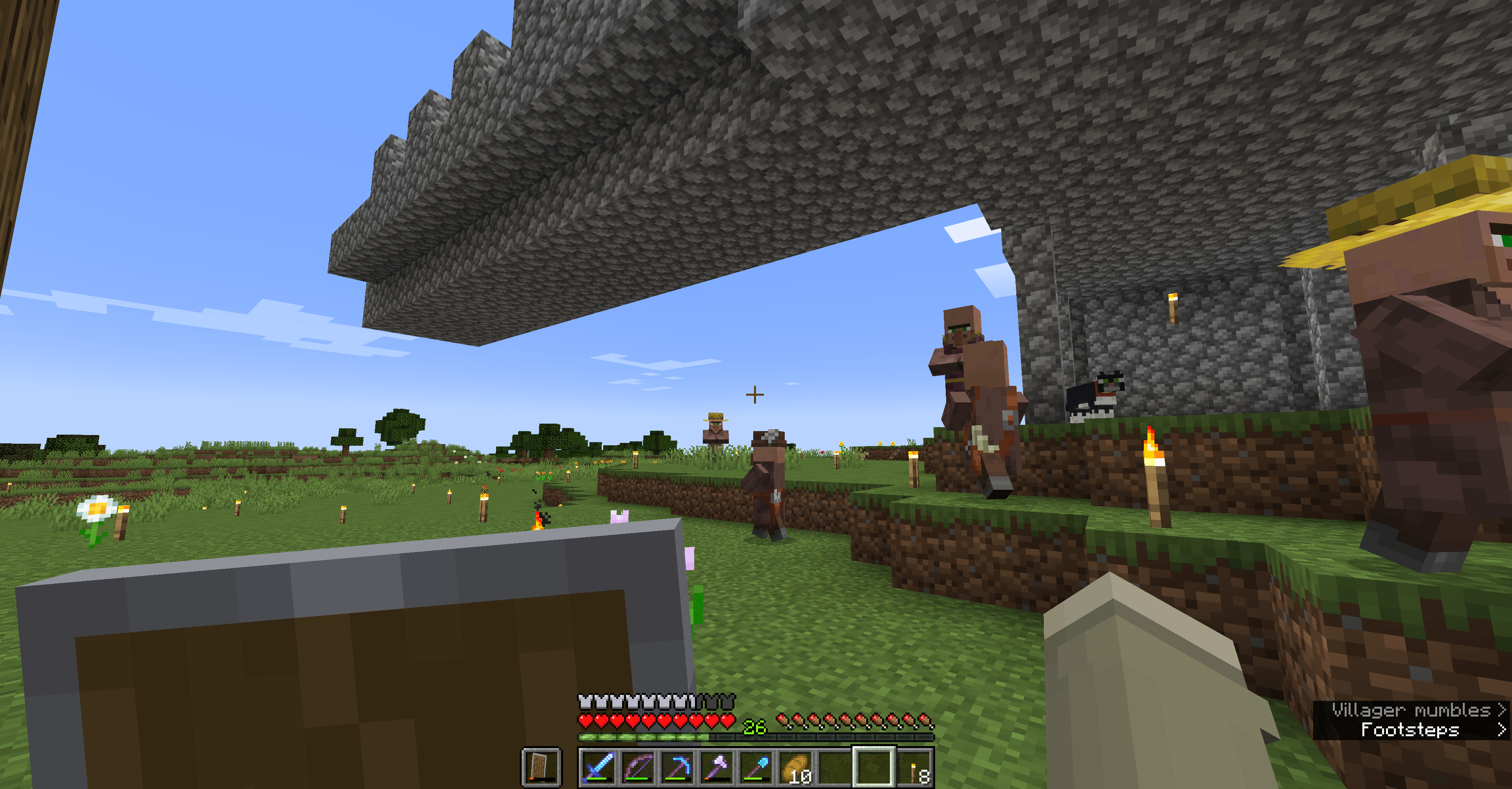Select the diamond sword in the hotbar
The width and height of the screenshot is (1512, 789).
click(x=598, y=767)
